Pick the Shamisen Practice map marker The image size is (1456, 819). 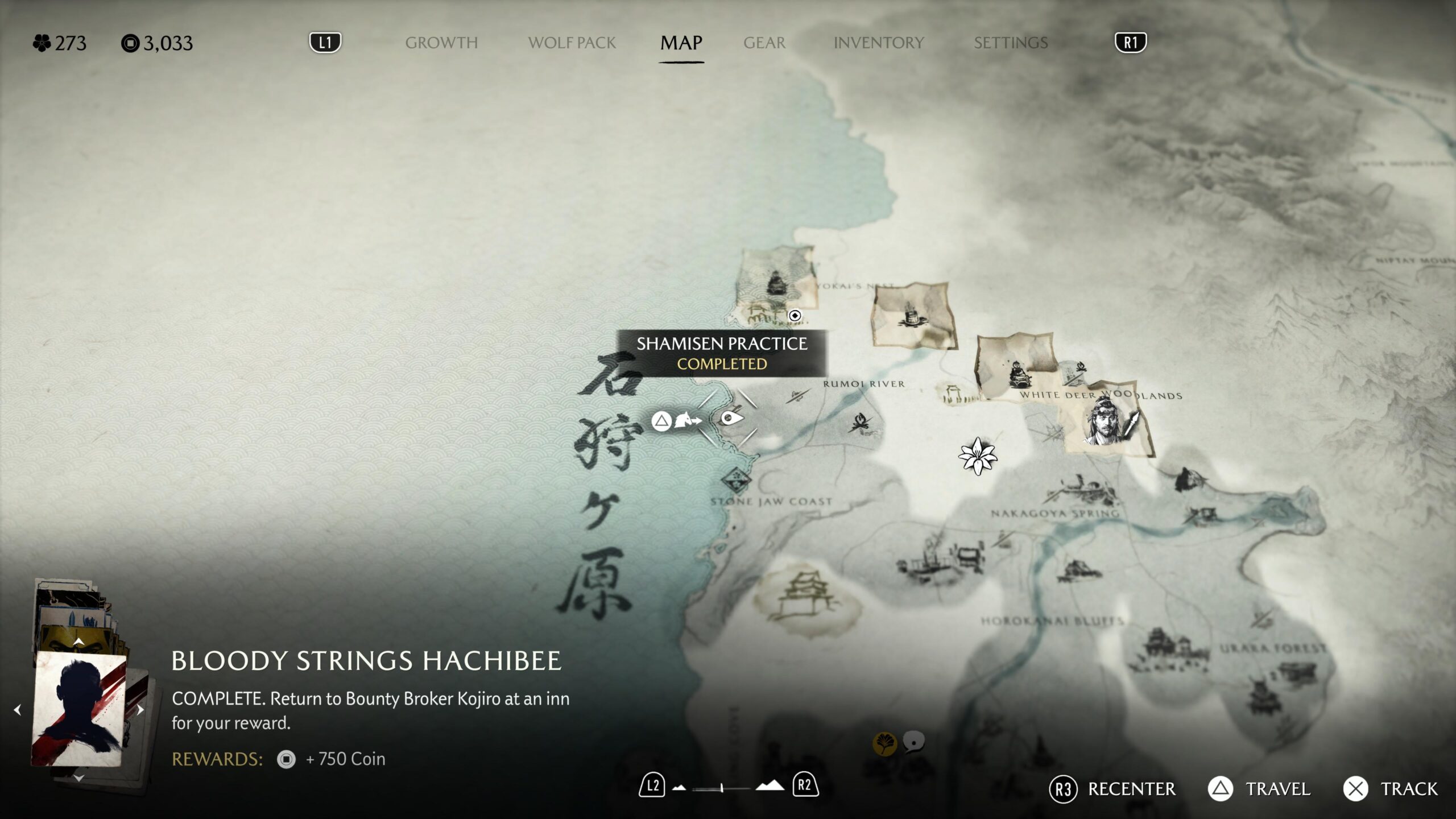coord(730,419)
